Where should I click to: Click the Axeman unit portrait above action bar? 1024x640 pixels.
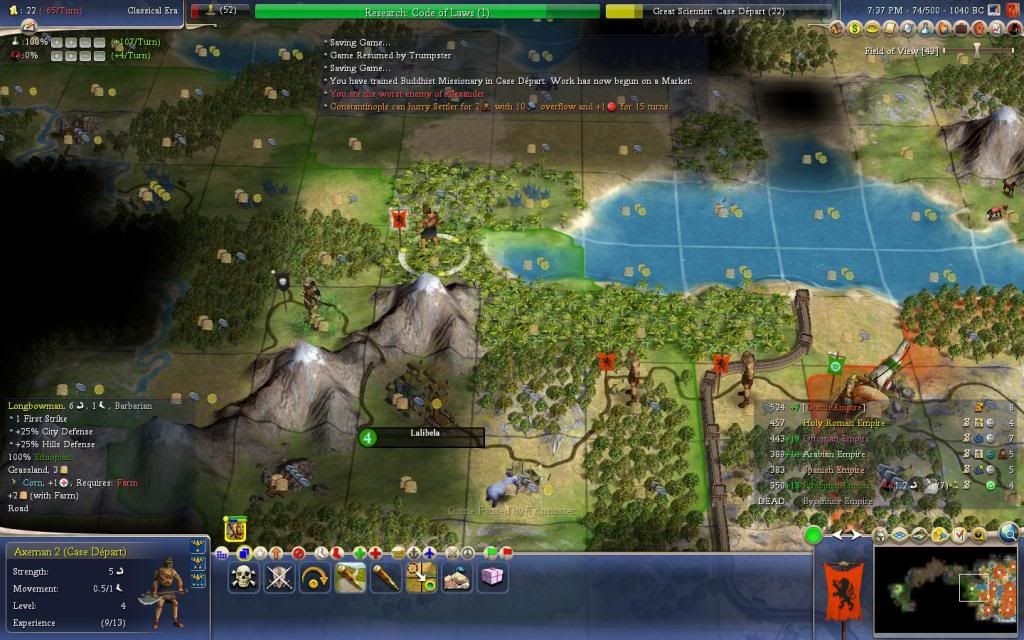(236, 531)
